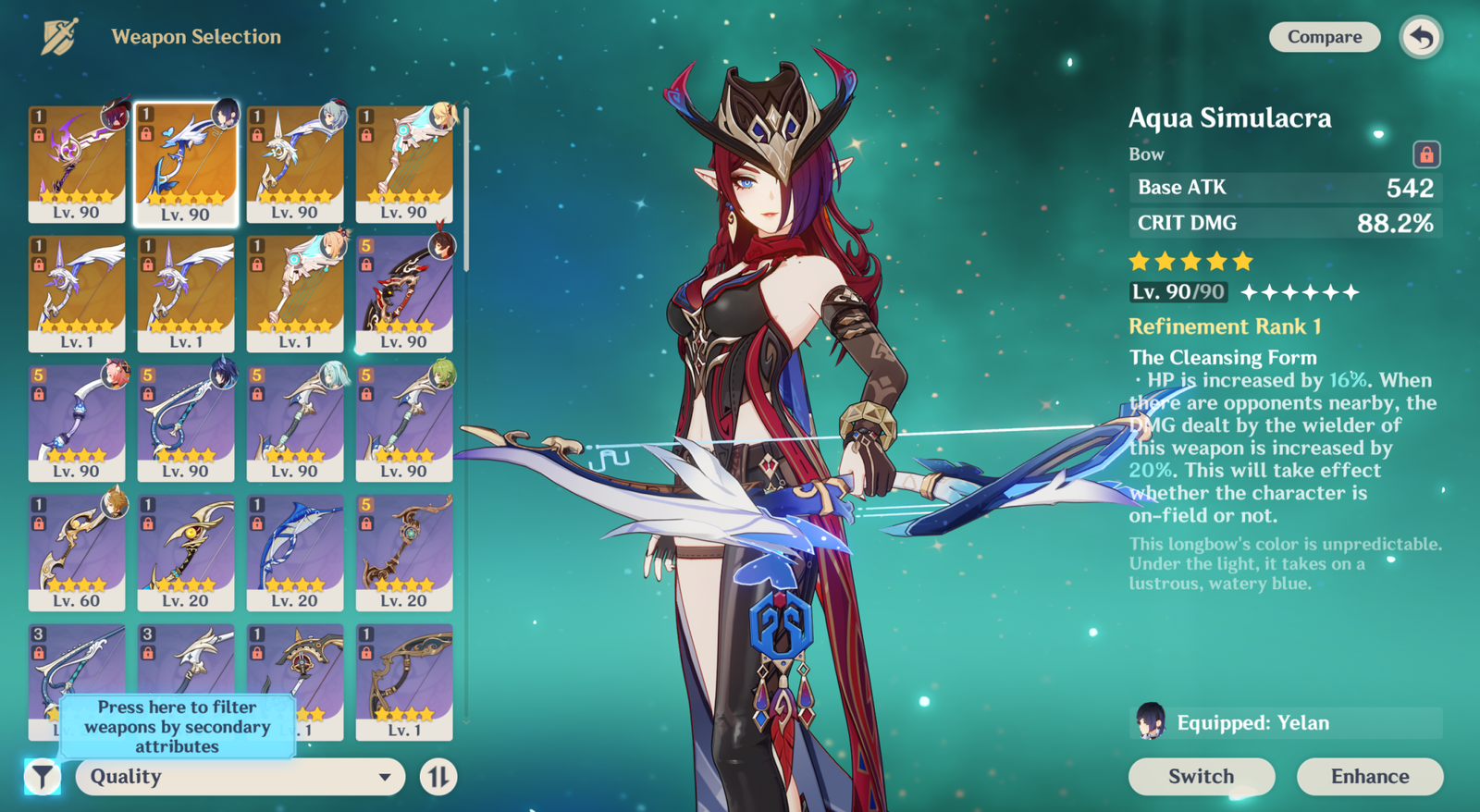Select the Lv. 60 four-star bow
1480x812 pixels.
76,552
